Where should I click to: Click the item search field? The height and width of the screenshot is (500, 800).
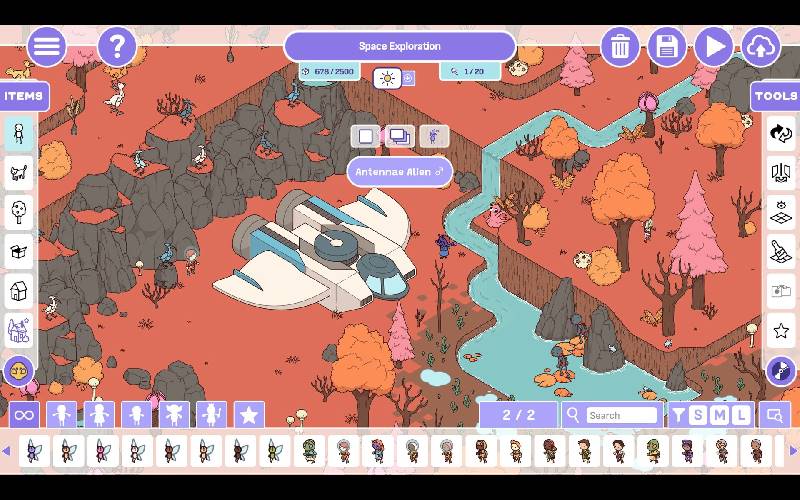[620, 415]
